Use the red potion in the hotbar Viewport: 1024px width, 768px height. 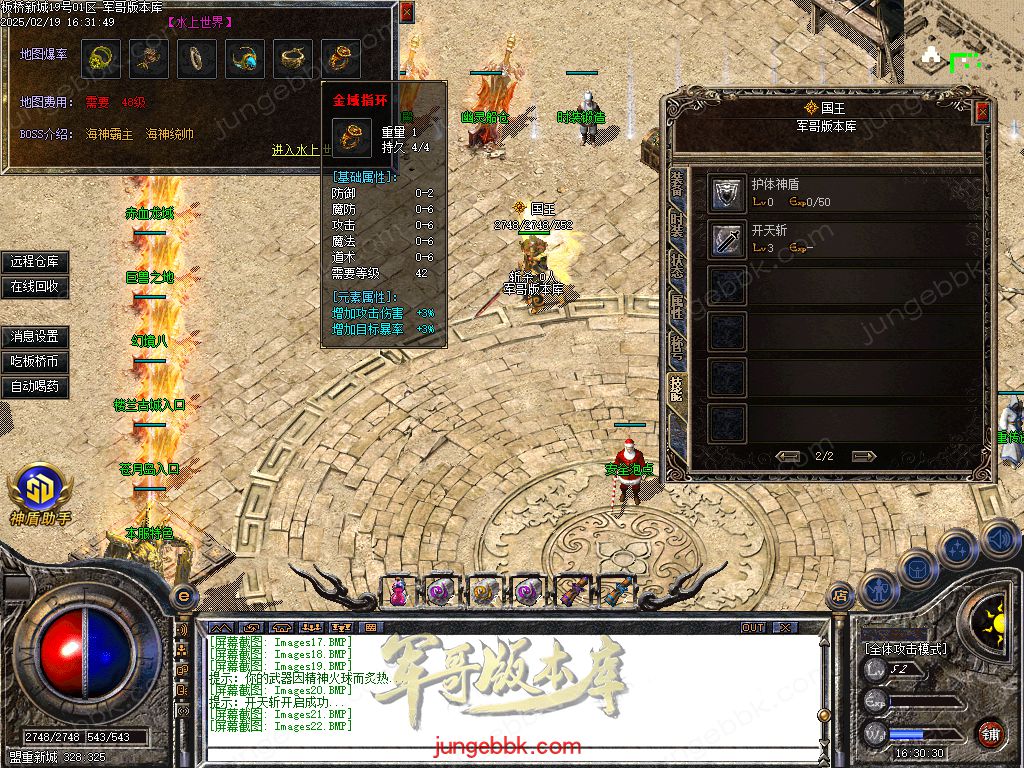(398, 592)
